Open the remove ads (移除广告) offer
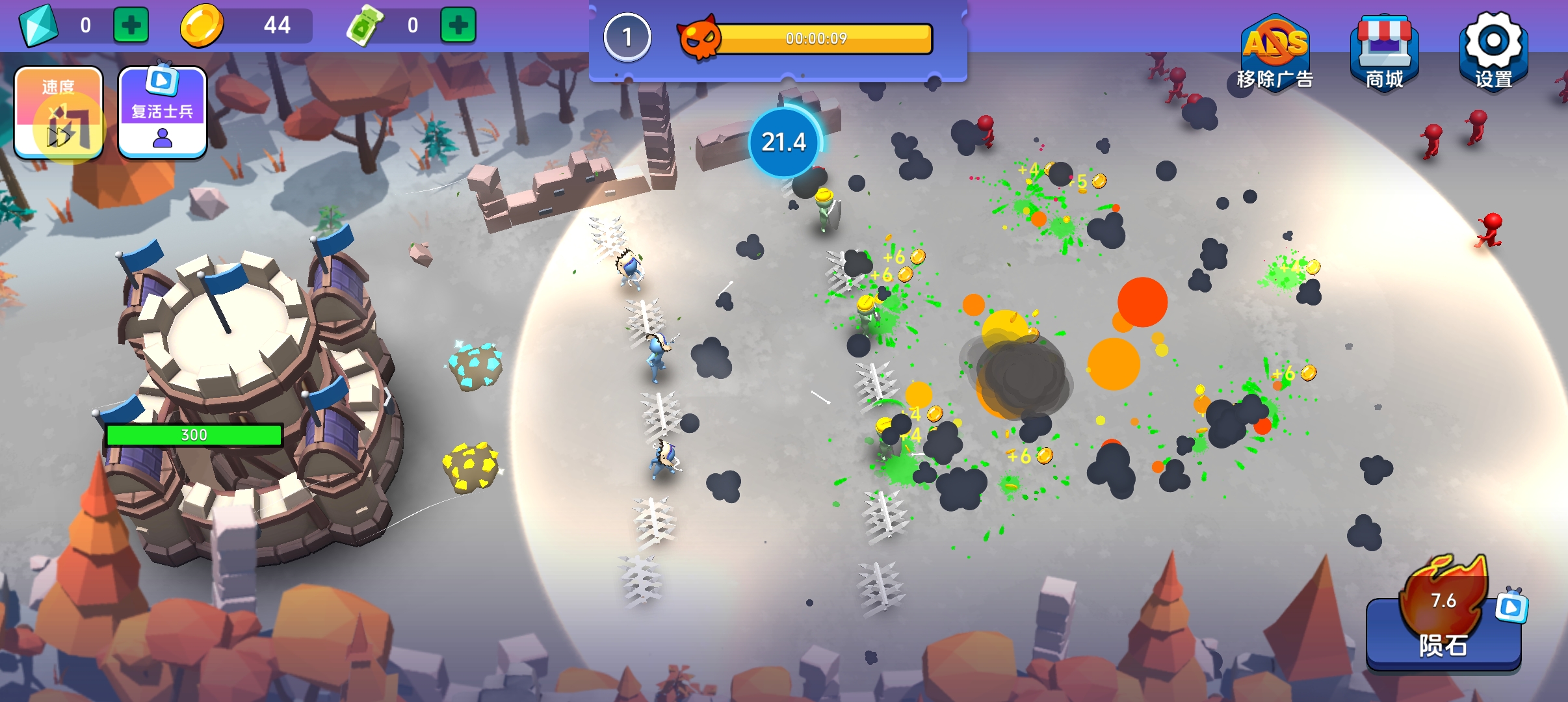 pyautogui.click(x=1275, y=53)
